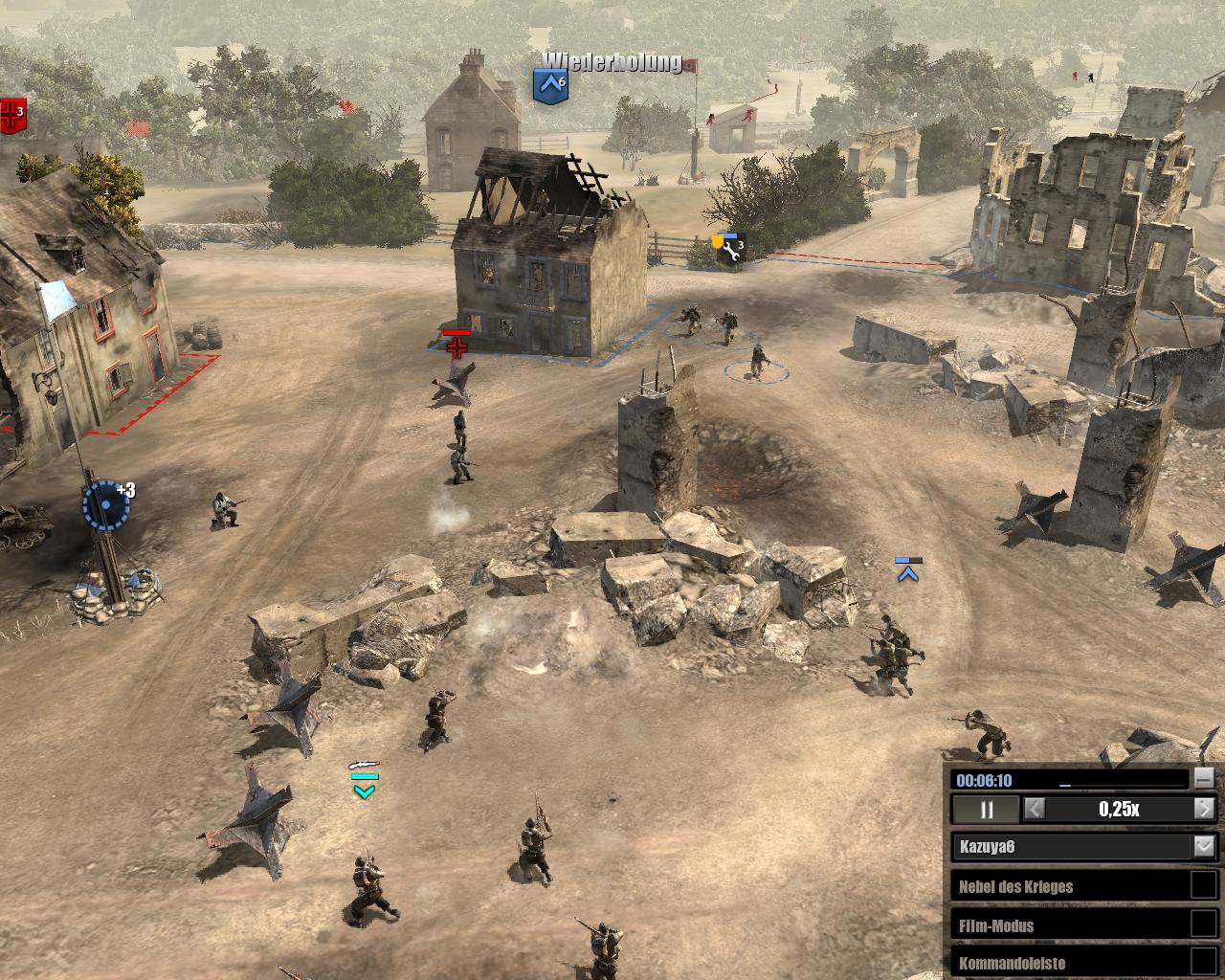Tick the Kommandoleiste checkbox
Image resolution: width=1225 pixels, height=980 pixels.
[1202, 962]
